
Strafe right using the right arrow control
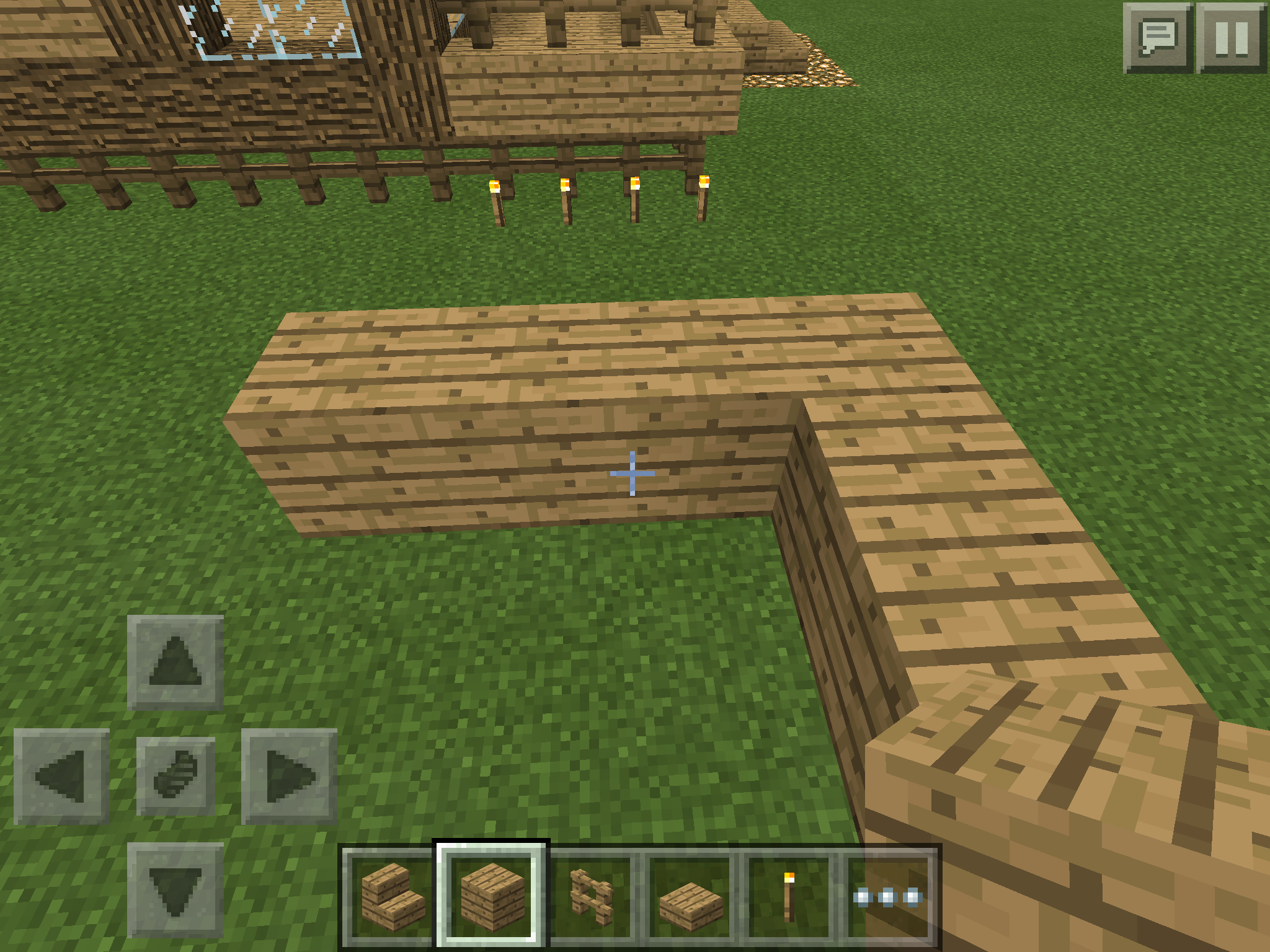pos(290,777)
